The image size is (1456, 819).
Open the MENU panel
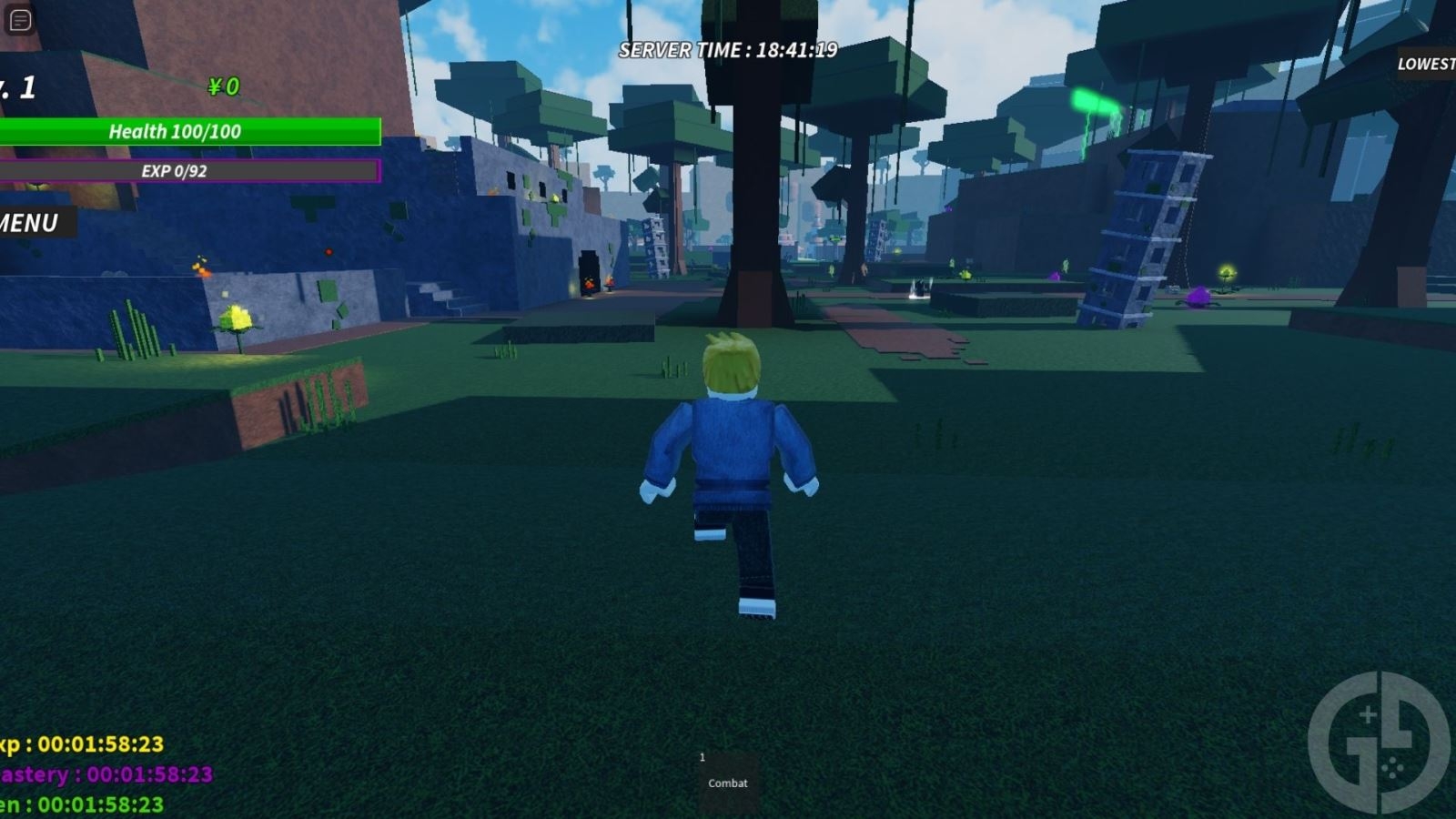(x=29, y=221)
